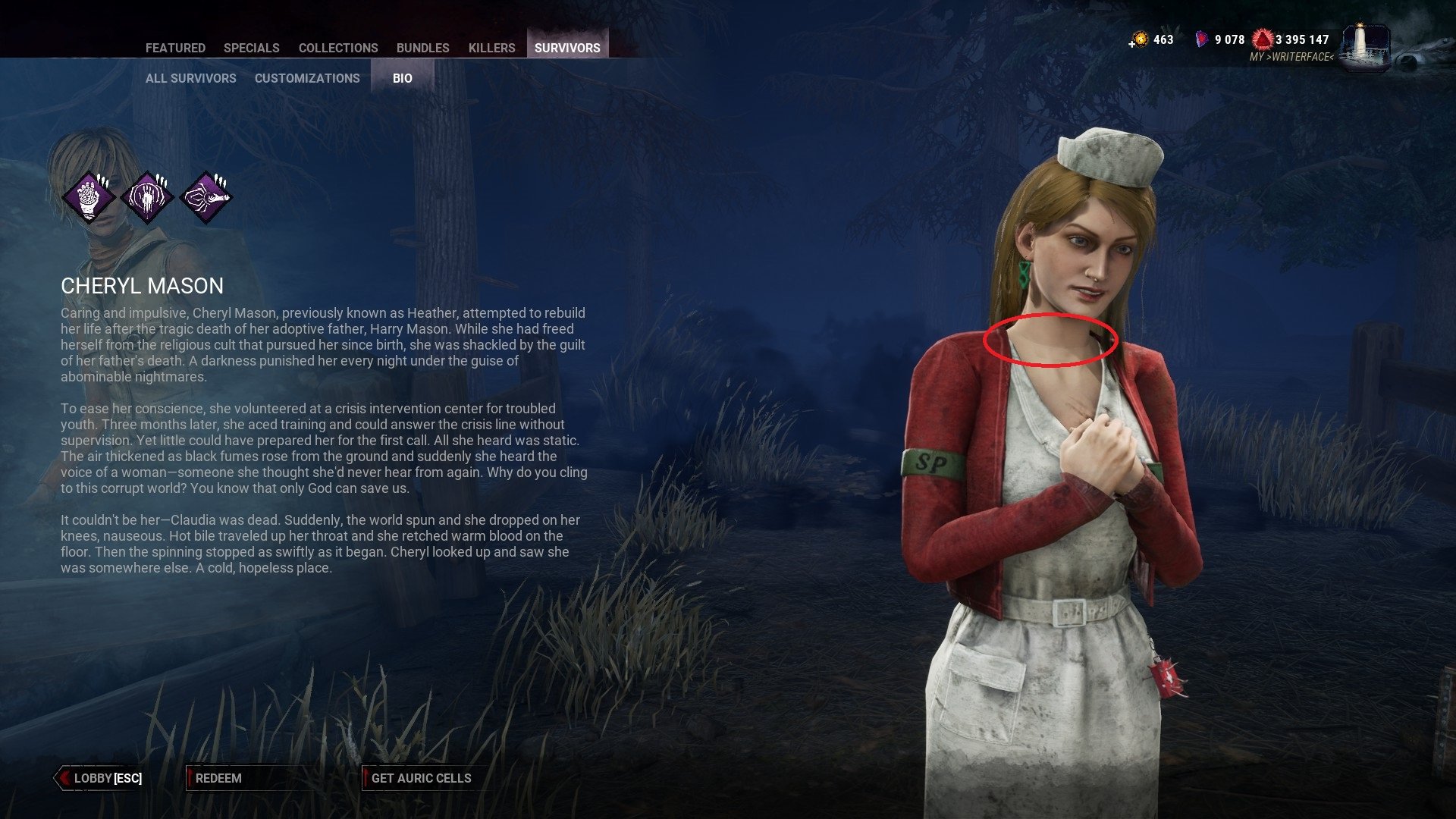Viewport: 1456px width, 819px height.
Task: Open the lighthouse player profile avatar
Action: [1366, 49]
